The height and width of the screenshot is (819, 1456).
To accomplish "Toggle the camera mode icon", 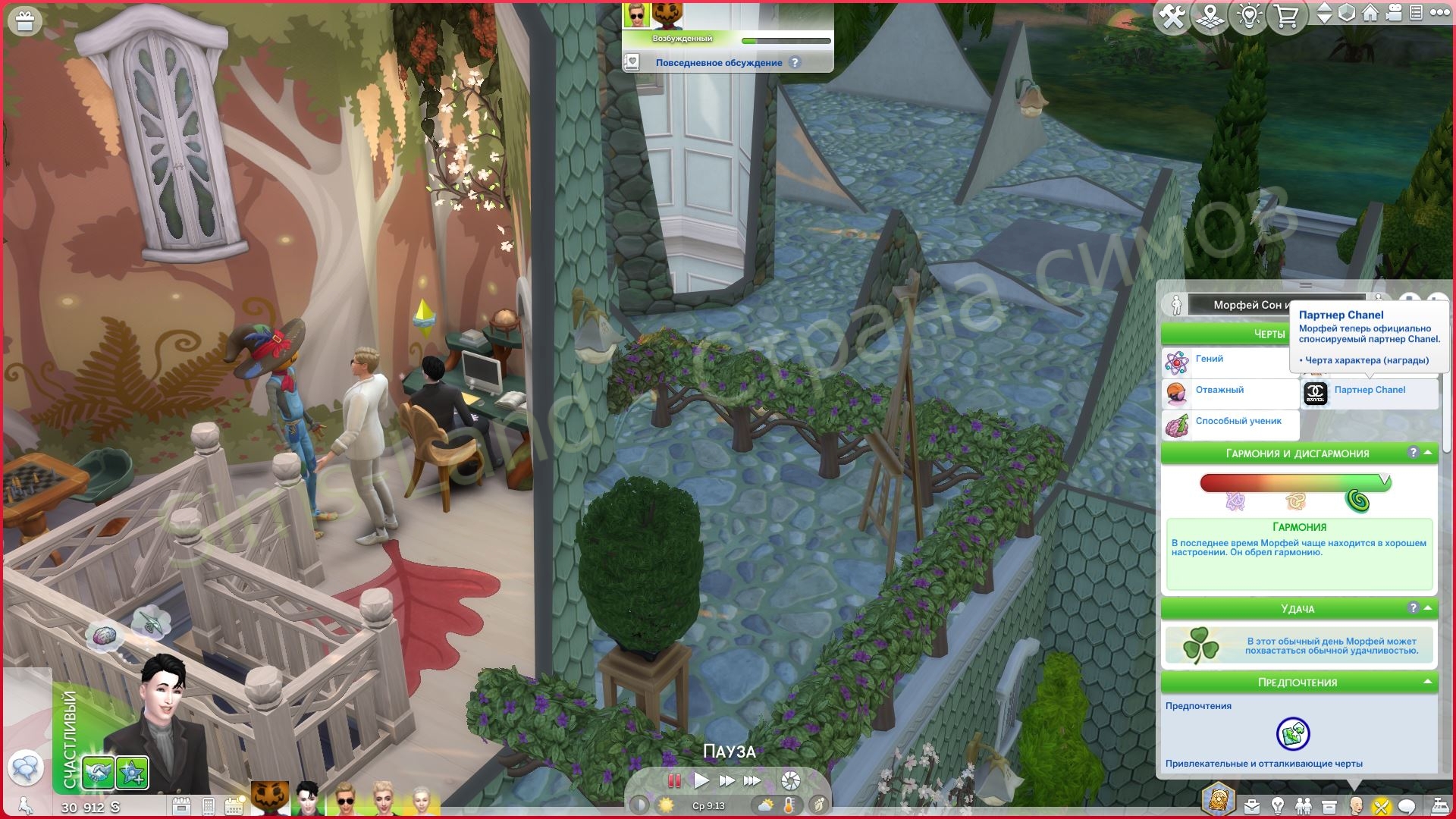I will click(x=1393, y=13).
